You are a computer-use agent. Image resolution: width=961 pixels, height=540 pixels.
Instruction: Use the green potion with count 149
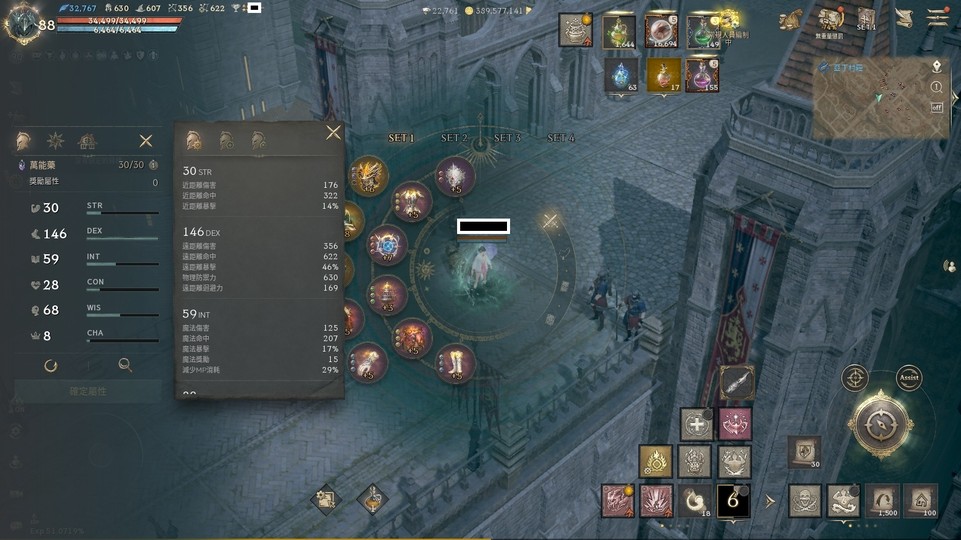(x=704, y=32)
